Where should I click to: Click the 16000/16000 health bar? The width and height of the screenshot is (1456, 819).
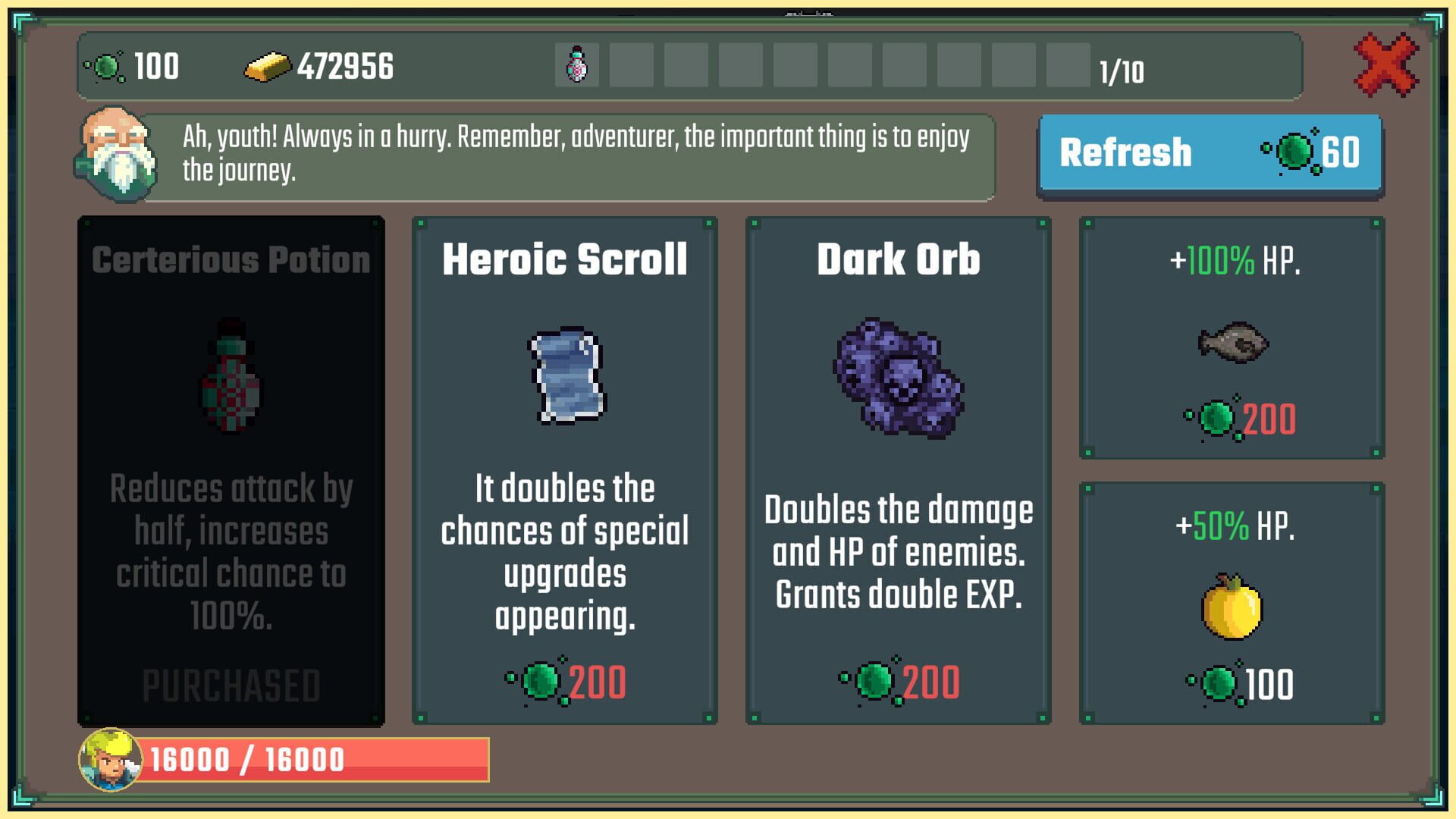[x=318, y=758]
